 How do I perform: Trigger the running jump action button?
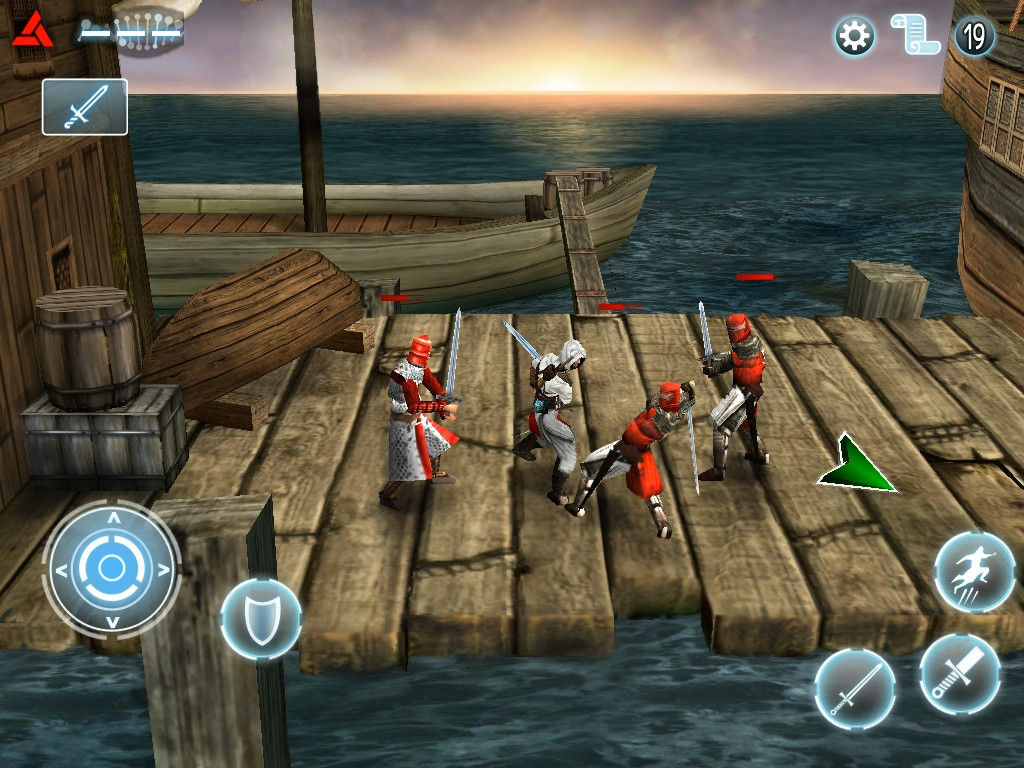[x=974, y=573]
